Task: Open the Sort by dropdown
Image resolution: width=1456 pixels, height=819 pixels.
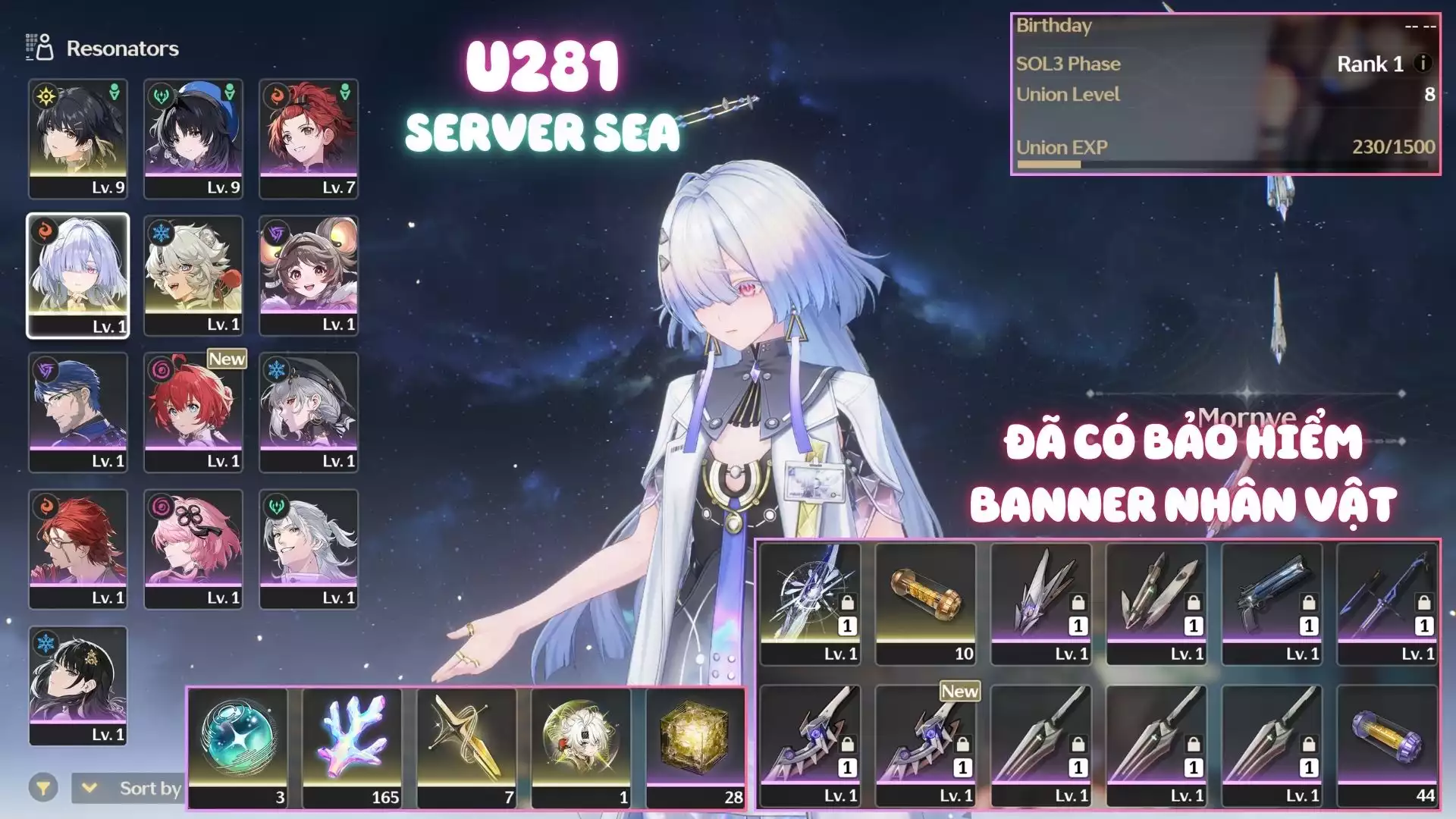Action: pyautogui.click(x=127, y=789)
